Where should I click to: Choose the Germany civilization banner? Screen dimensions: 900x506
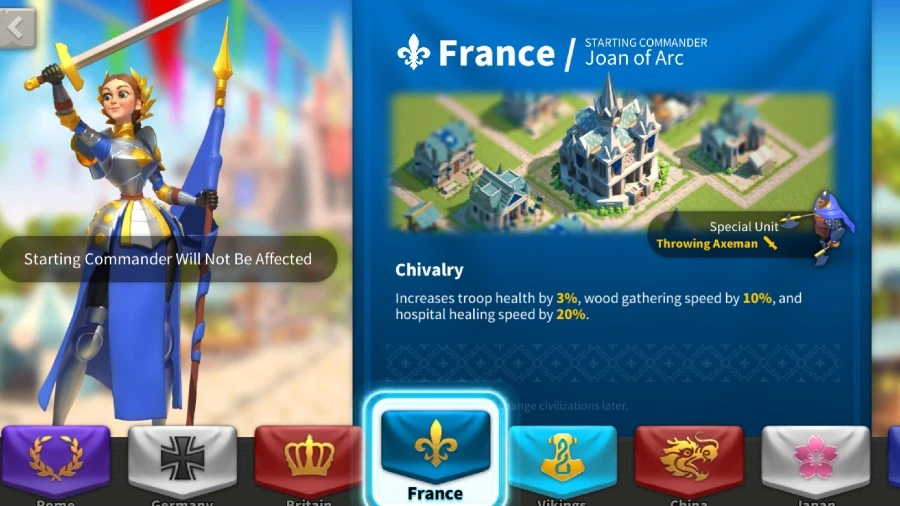pyautogui.click(x=182, y=460)
